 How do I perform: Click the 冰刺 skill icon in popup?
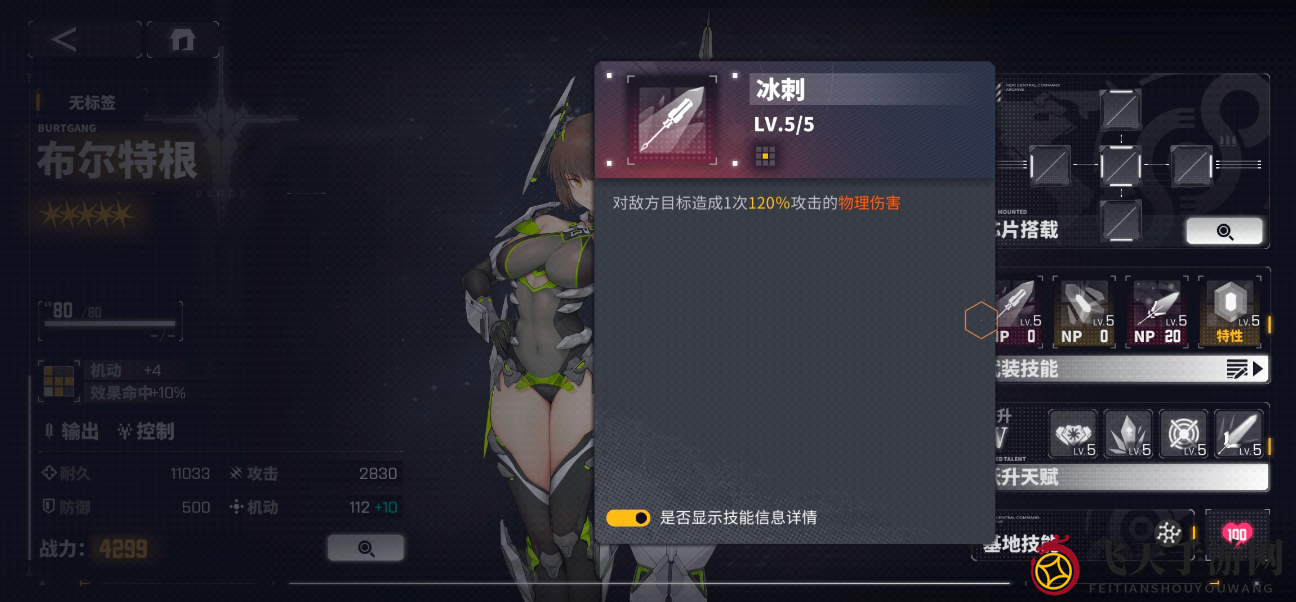coord(671,120)
